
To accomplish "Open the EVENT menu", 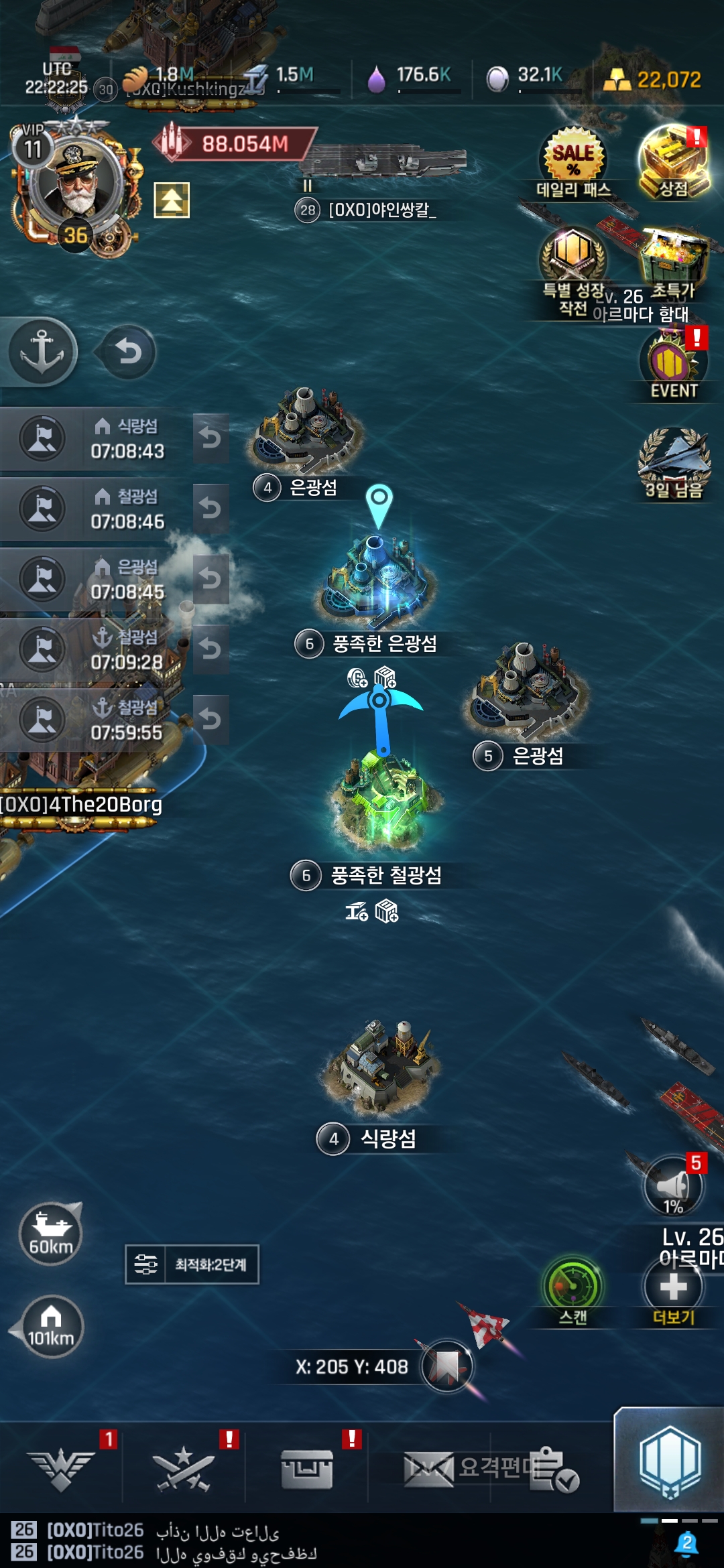I will [673, 367].
